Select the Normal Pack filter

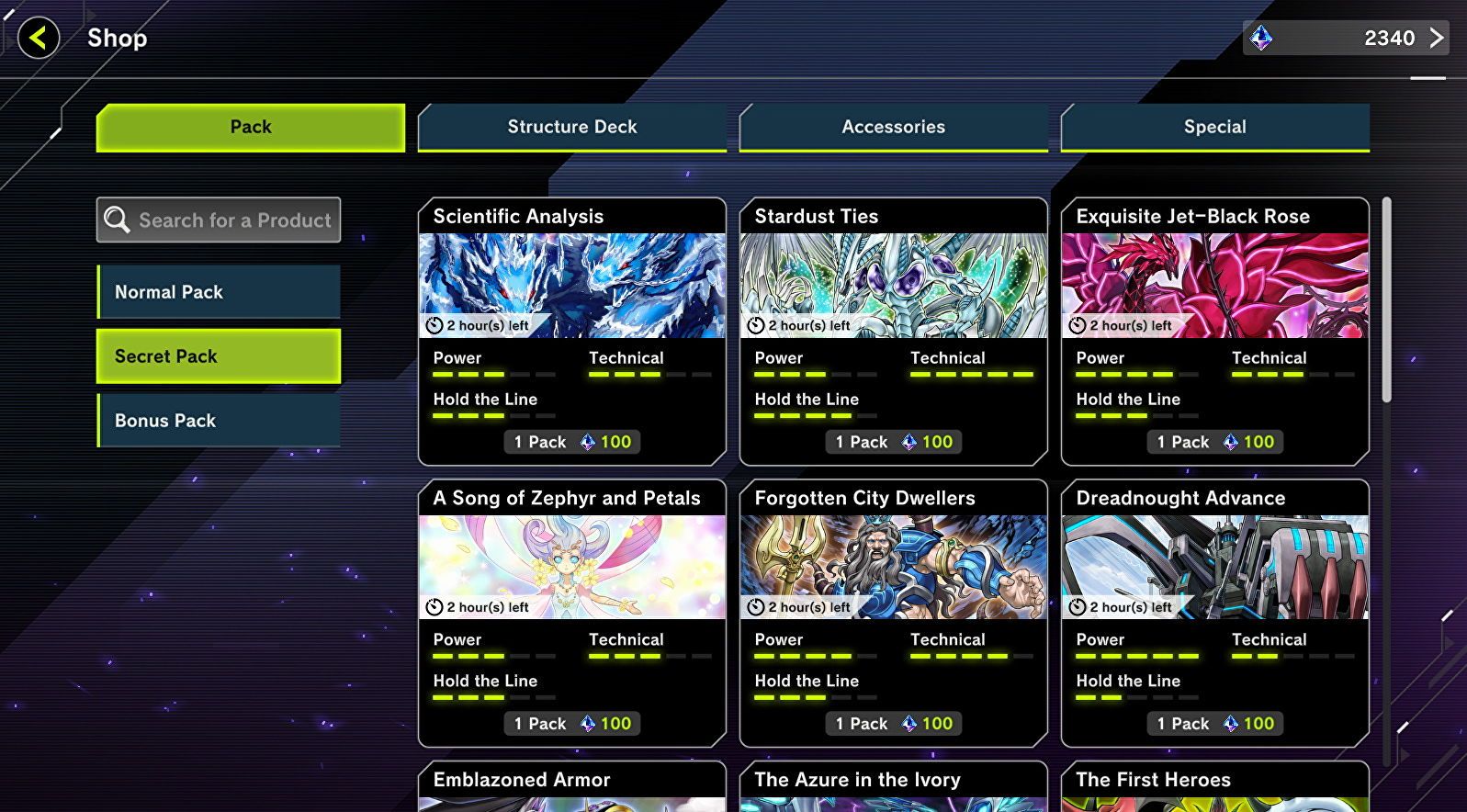coord(218,291)
